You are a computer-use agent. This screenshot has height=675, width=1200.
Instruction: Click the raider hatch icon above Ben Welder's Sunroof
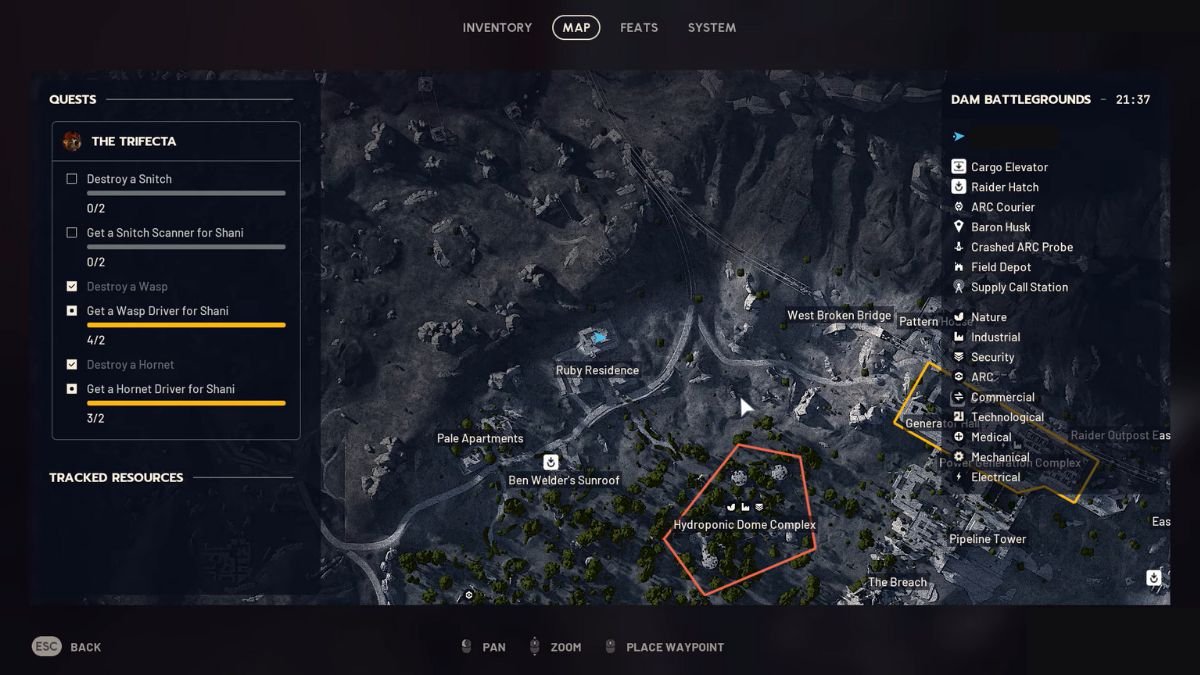click(550, 462)
